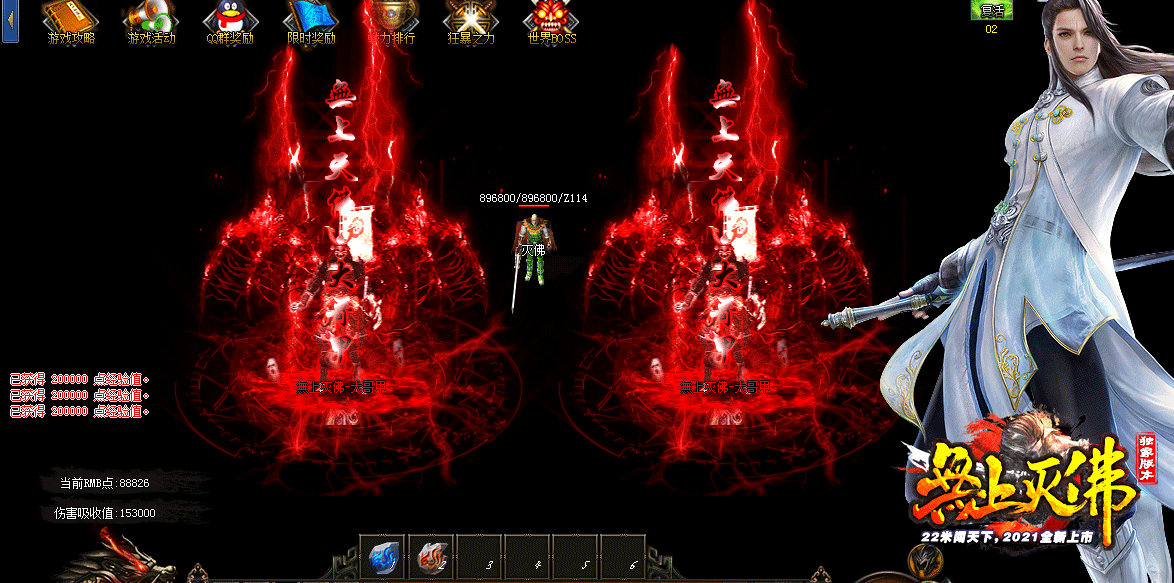This screenshot has width=1174, height=583.
Task: Open 限时奖励 blue flag rewards
Action: 311,21
